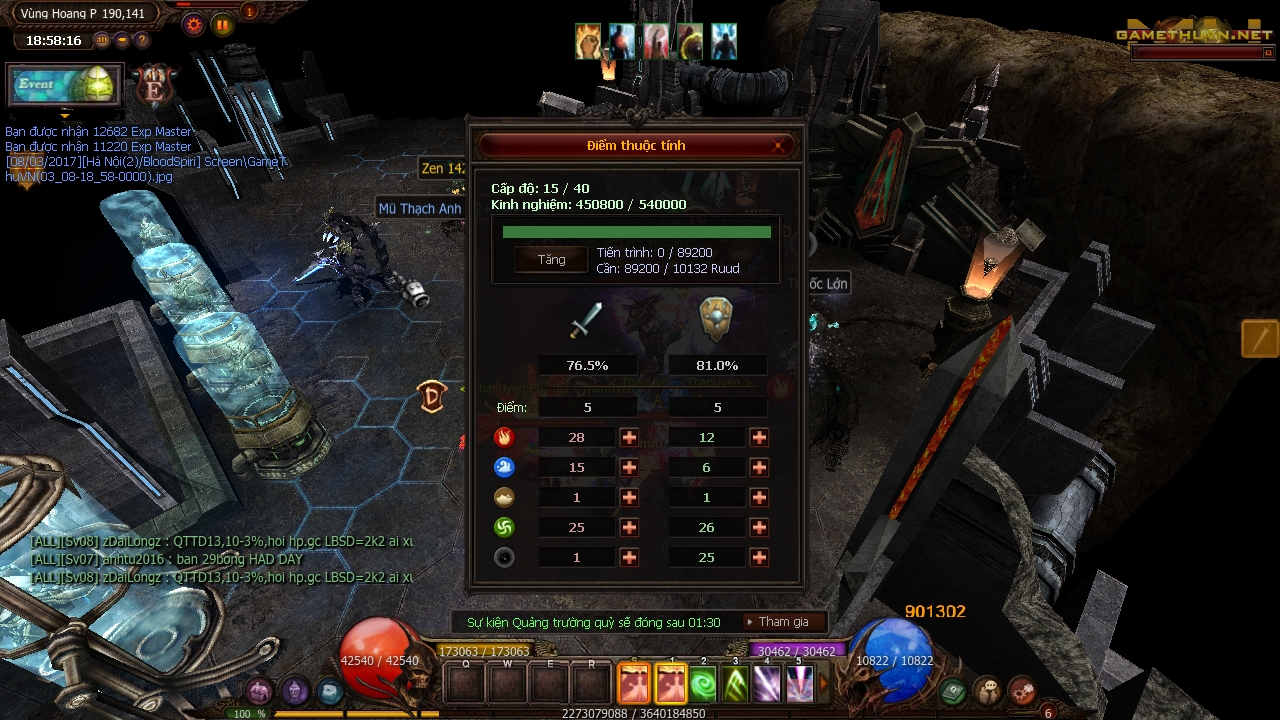The image size is (1280, 720).
Task: Increase the wind attribute showing 25 points
Action: (x=629, y=527)
